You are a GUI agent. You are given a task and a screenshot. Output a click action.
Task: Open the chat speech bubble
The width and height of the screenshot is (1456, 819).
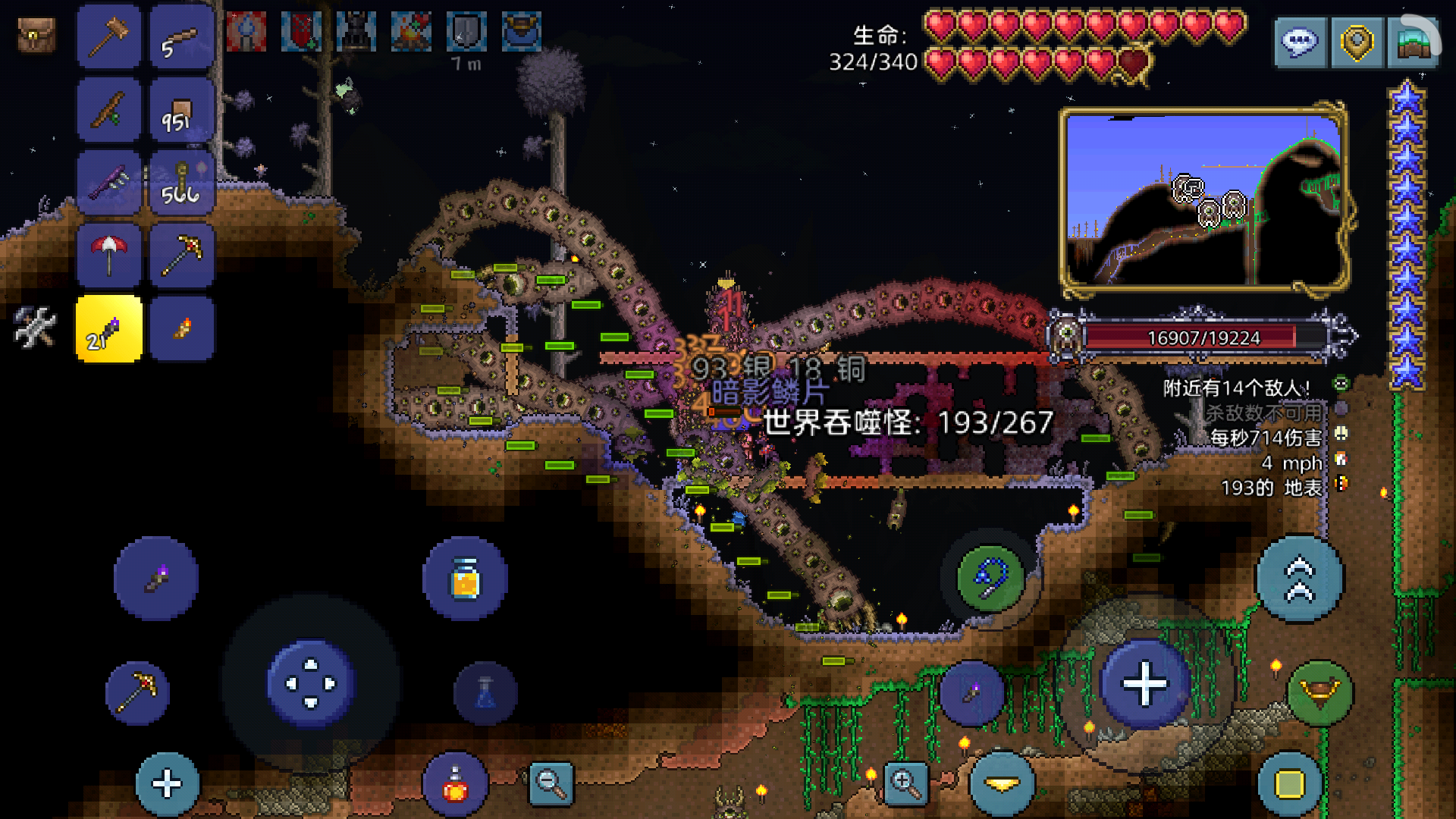click(x=1299, y=42)
